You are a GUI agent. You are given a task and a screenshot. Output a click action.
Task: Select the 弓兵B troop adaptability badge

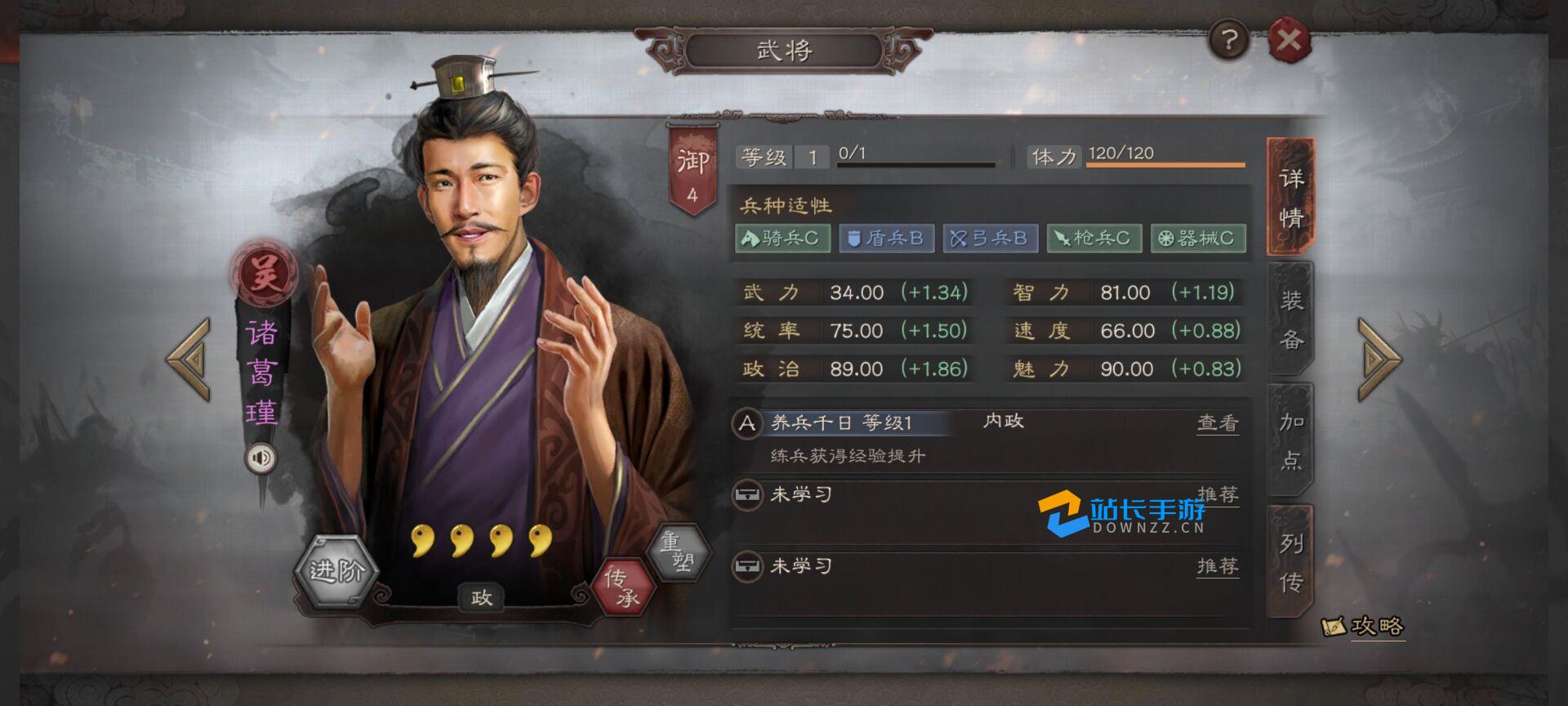[x=990, y=239]
